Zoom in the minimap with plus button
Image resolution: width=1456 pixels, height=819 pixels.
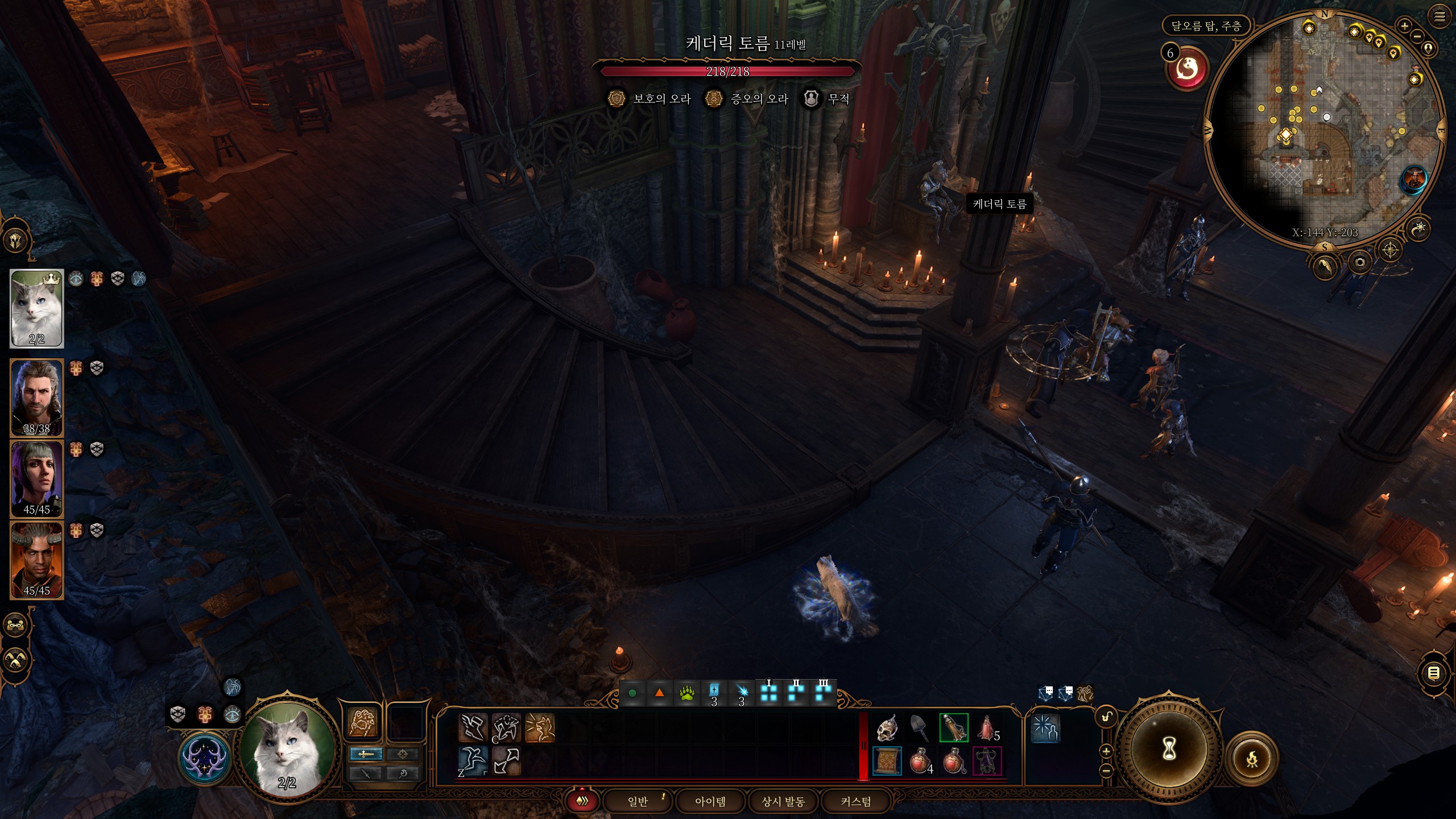(x=1404, y=26)
